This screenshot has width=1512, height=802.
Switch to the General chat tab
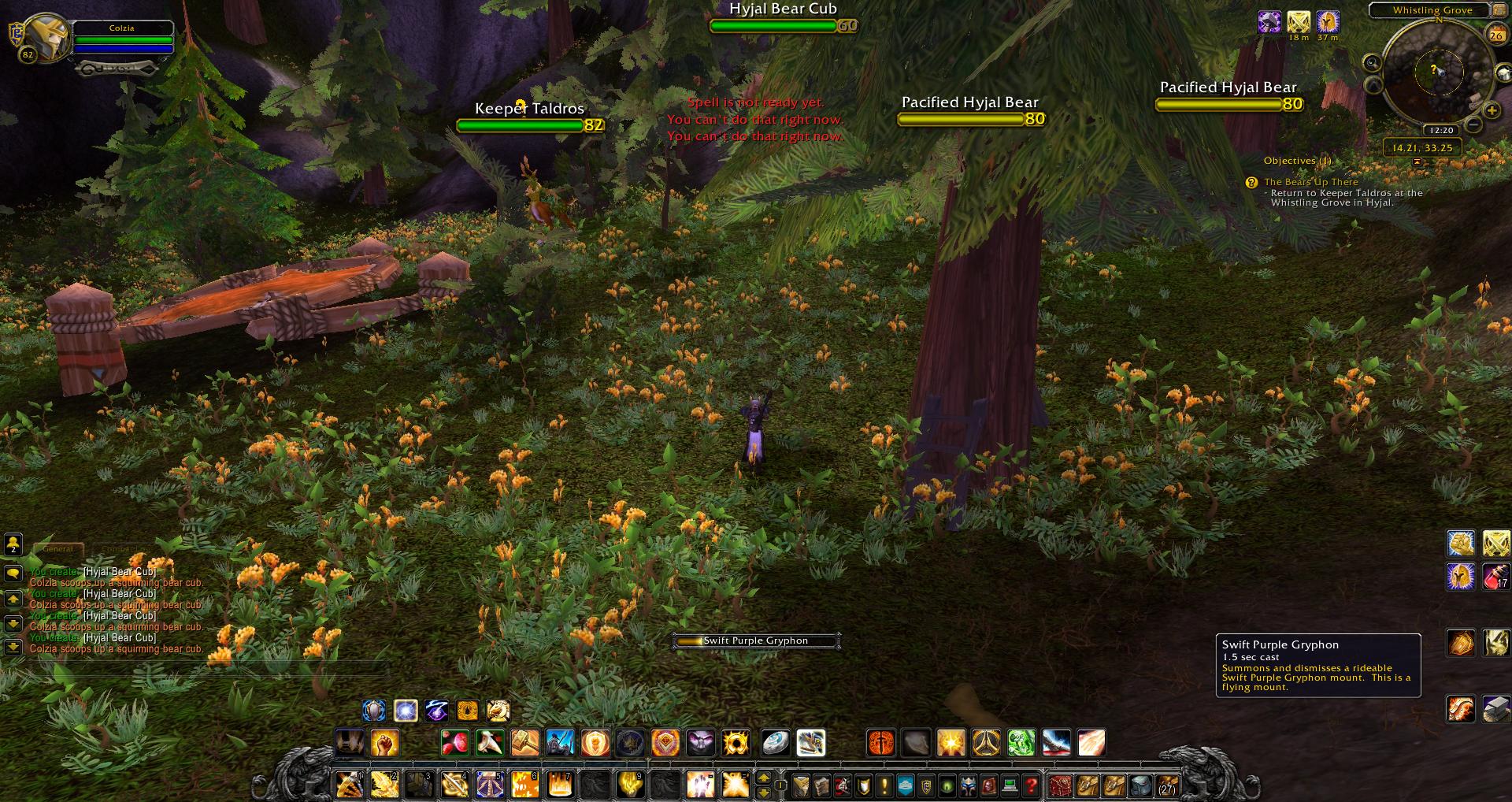(58, 549)
